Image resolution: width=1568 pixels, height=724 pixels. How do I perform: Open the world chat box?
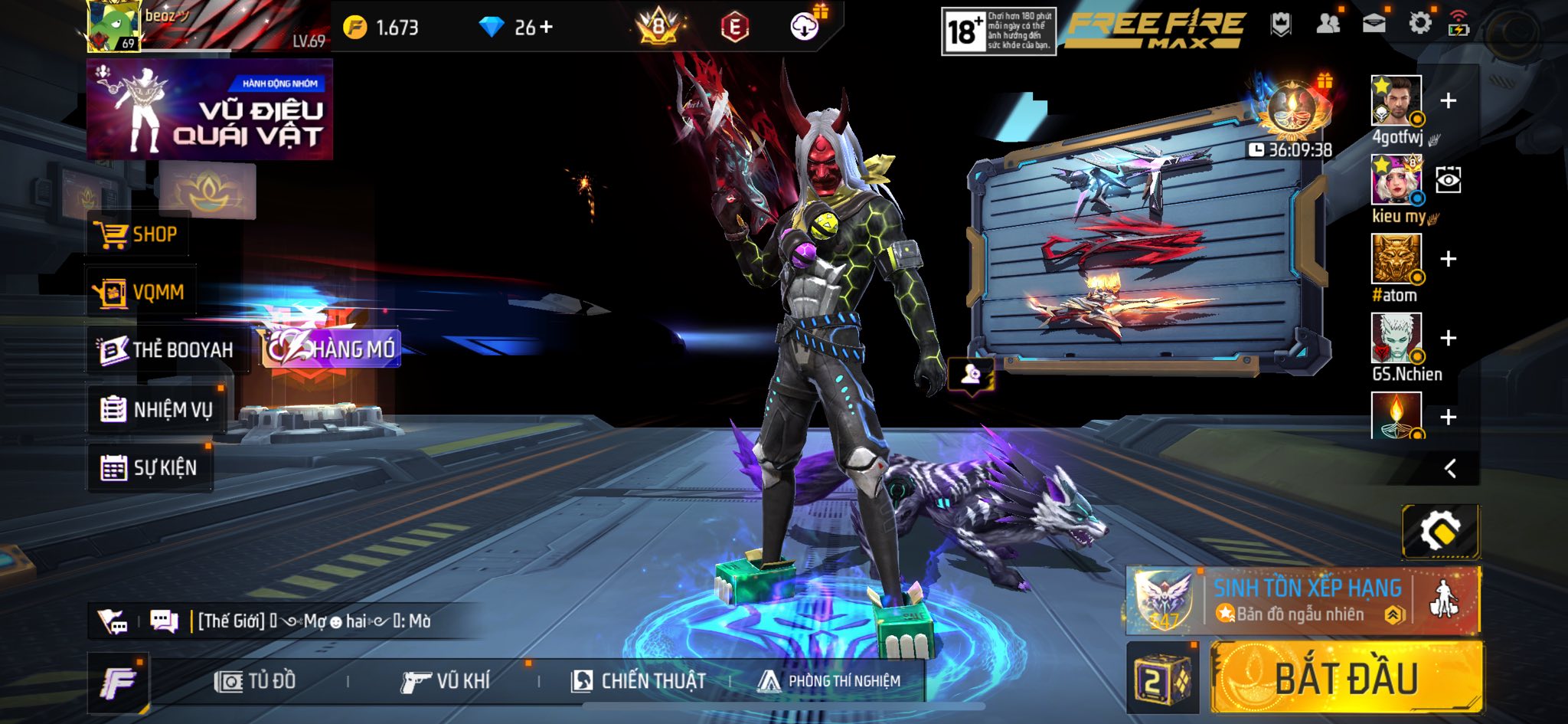pos(314,621)
